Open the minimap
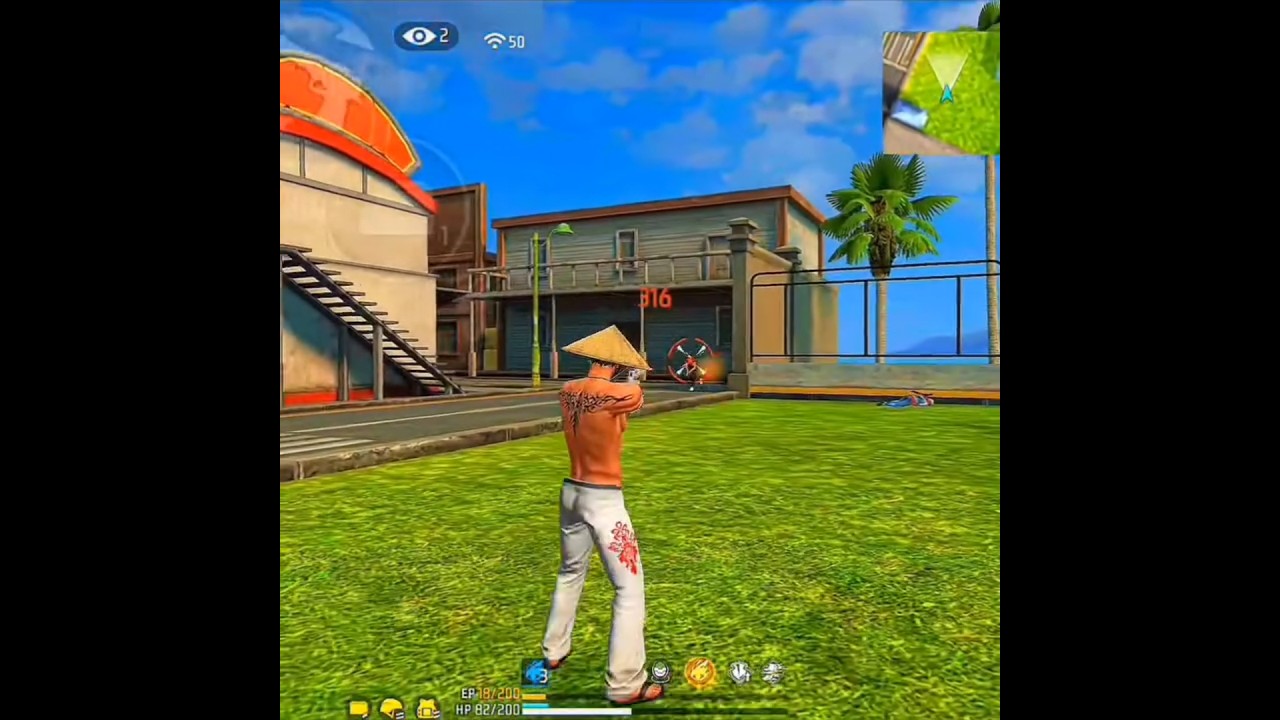Image resolution: width=1280 pixels, height=720 pixels. pyautogui.click(x=941, y=92)
